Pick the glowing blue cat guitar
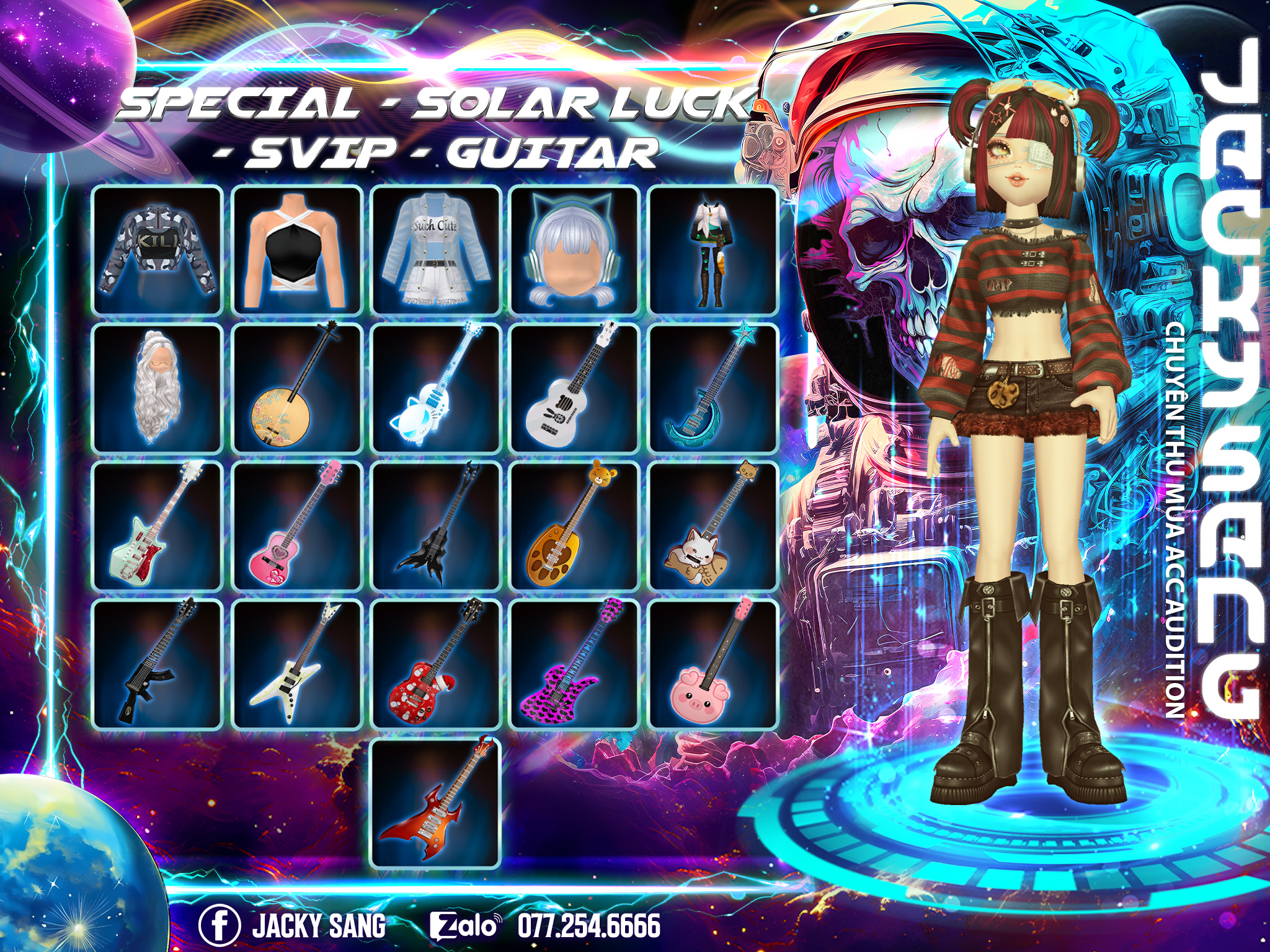 click(x=436, y=389)
